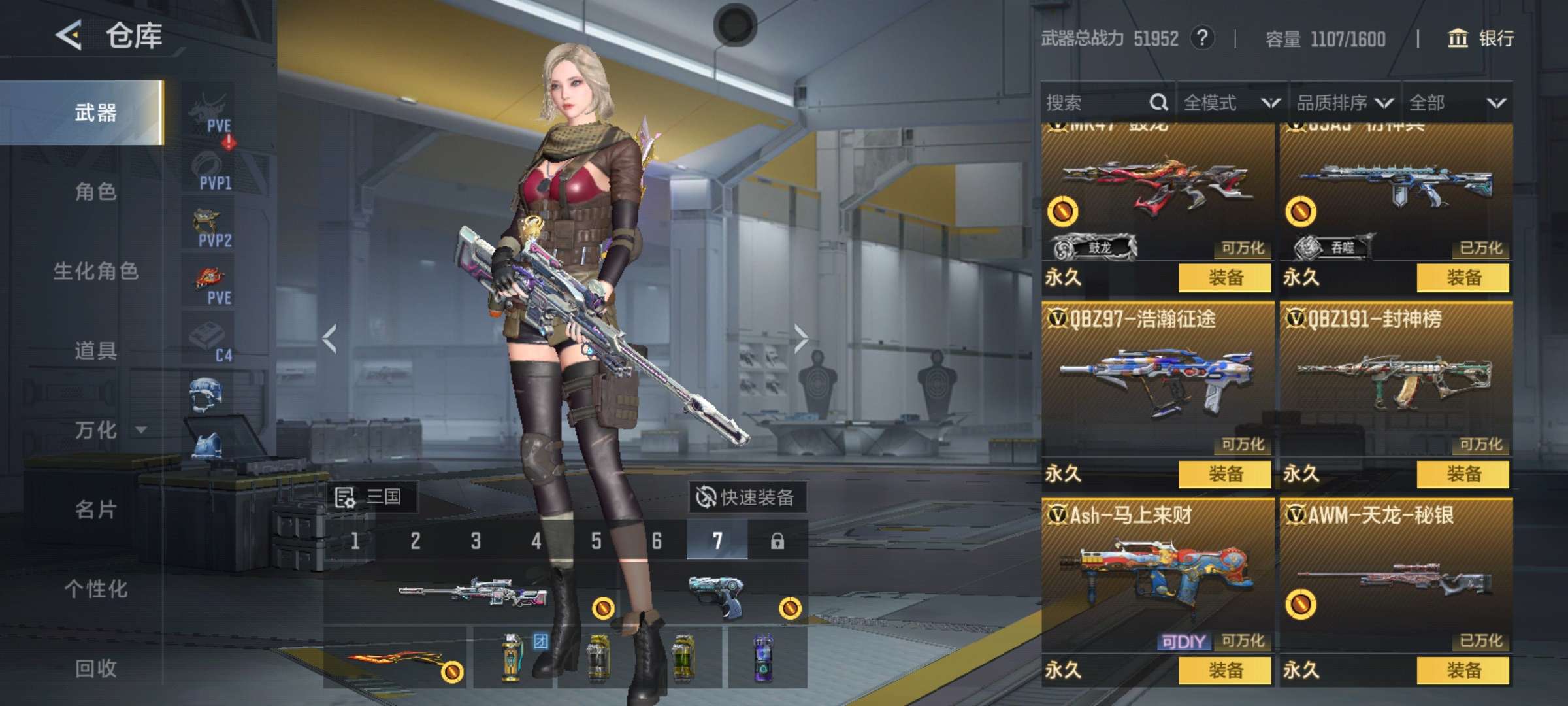This screenshot has width=1568, height=706.
Task: Rotate to next character with right arrow
Action: click(x=801, y=339)
